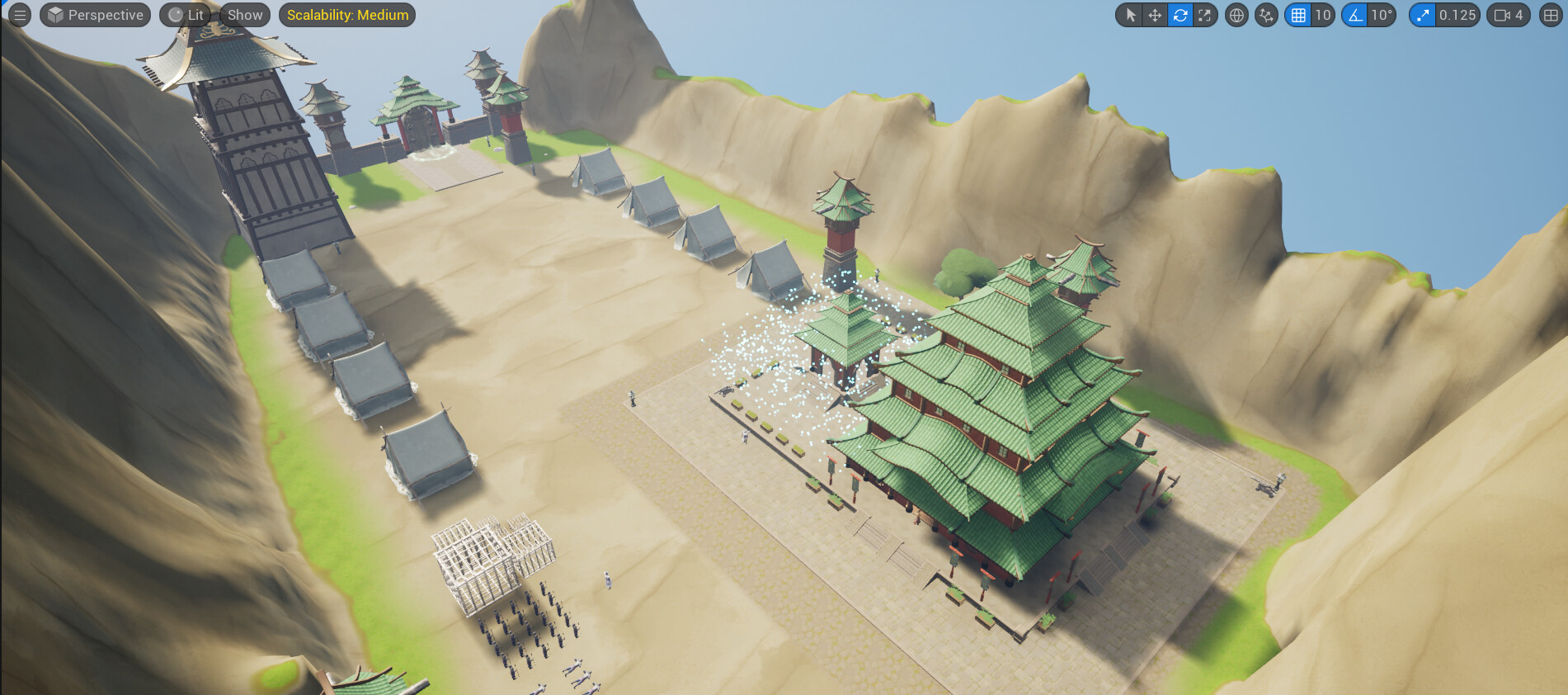The height and width of the screenshot is (695, 1568).
Task: Open the Scalability: Medium settings
Action: (x=346, y=14)
